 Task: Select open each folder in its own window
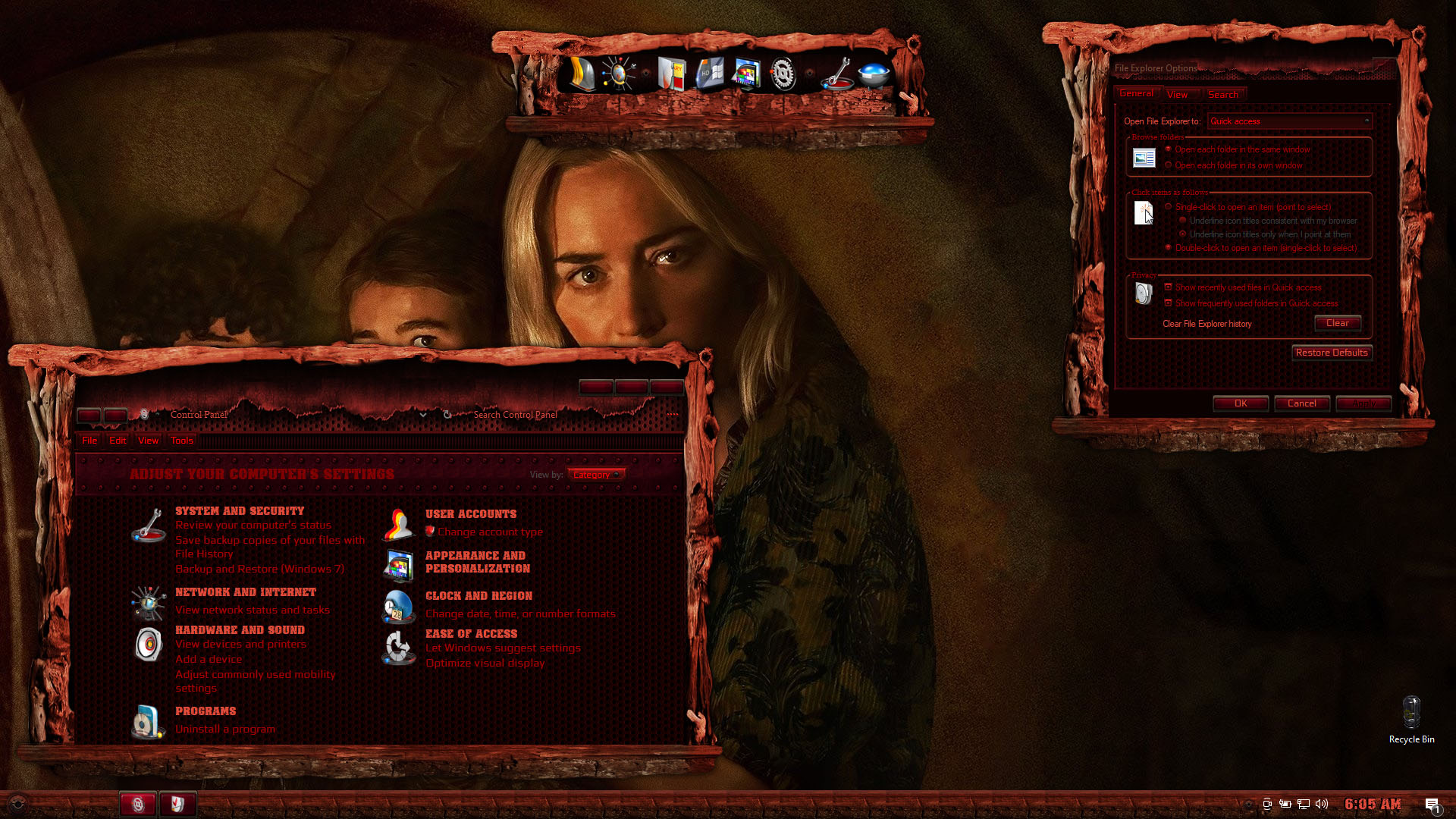(x=1169, y=165)
